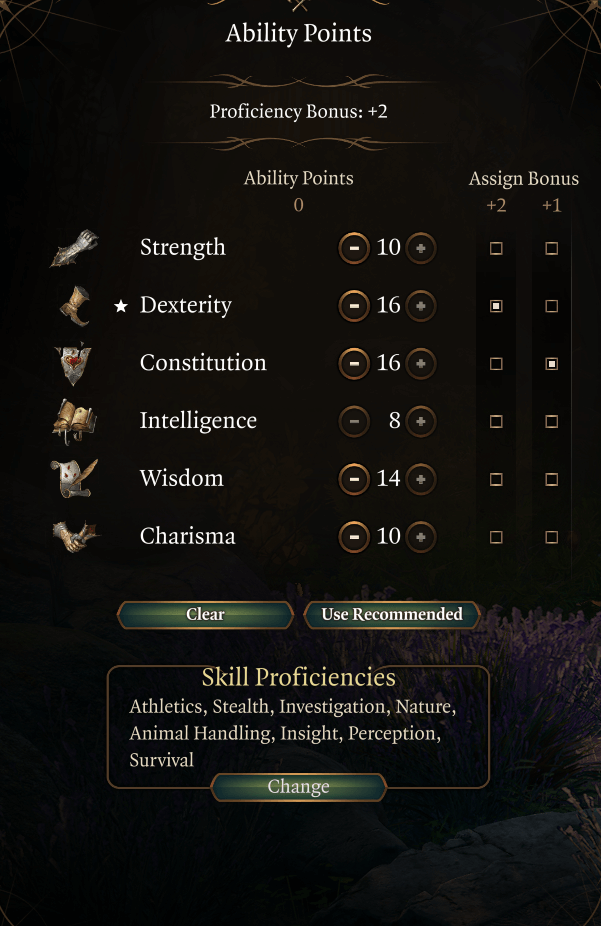The image size is (601, 926).
Task: Remove a point from Constitution
Action: click(353, 364)
